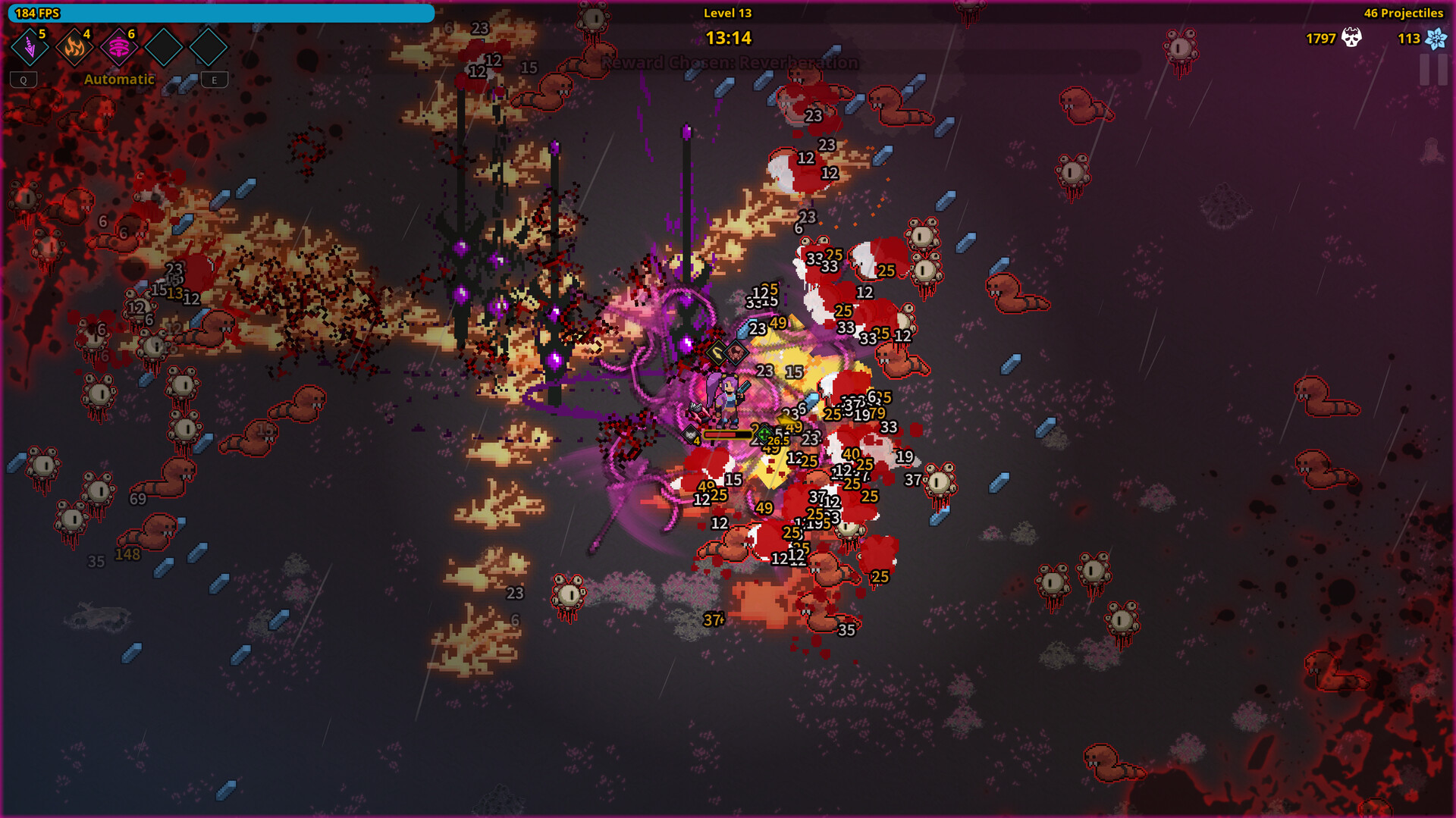Open the second empty ability diamond slot
Viewport: 1456px width, 818px height.
(x=208, y=47)
